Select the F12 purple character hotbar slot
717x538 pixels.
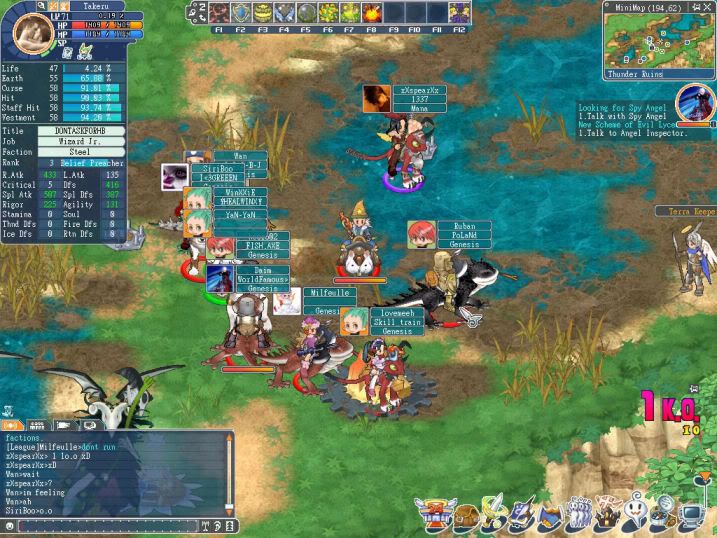(459, 13)
